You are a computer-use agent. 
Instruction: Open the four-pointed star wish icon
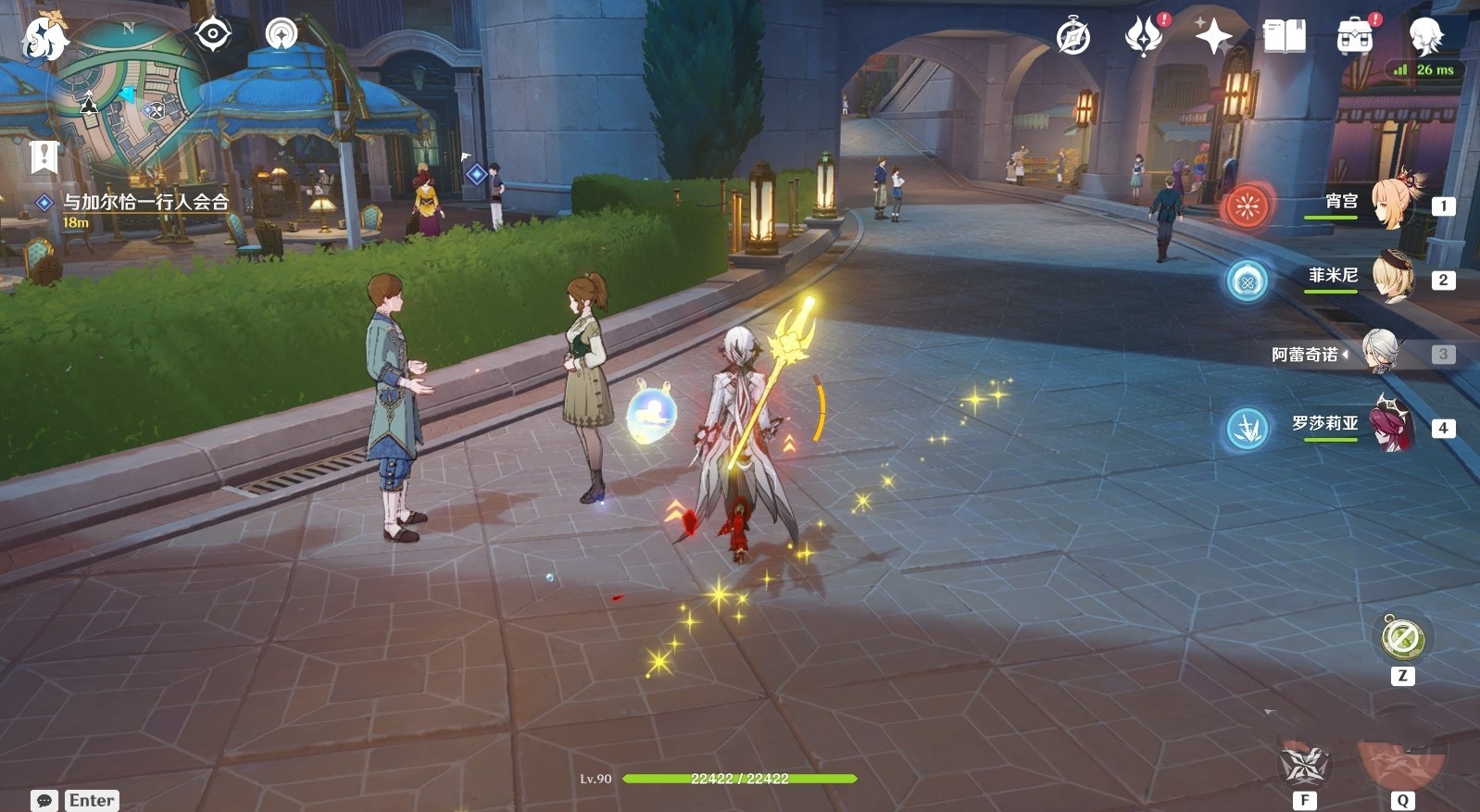pyautogui.click(x=1212, y=37)
